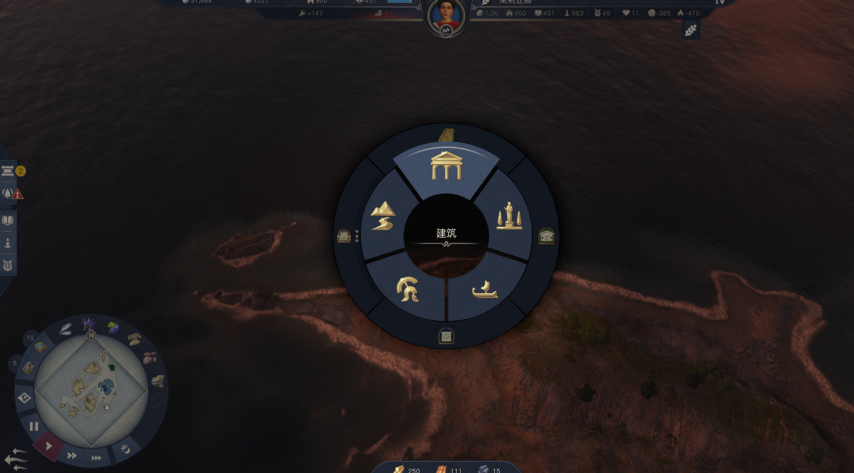The image size is (854, 473).
Task: Choose the mountain and river terrain category
Action: coord(383,216)
